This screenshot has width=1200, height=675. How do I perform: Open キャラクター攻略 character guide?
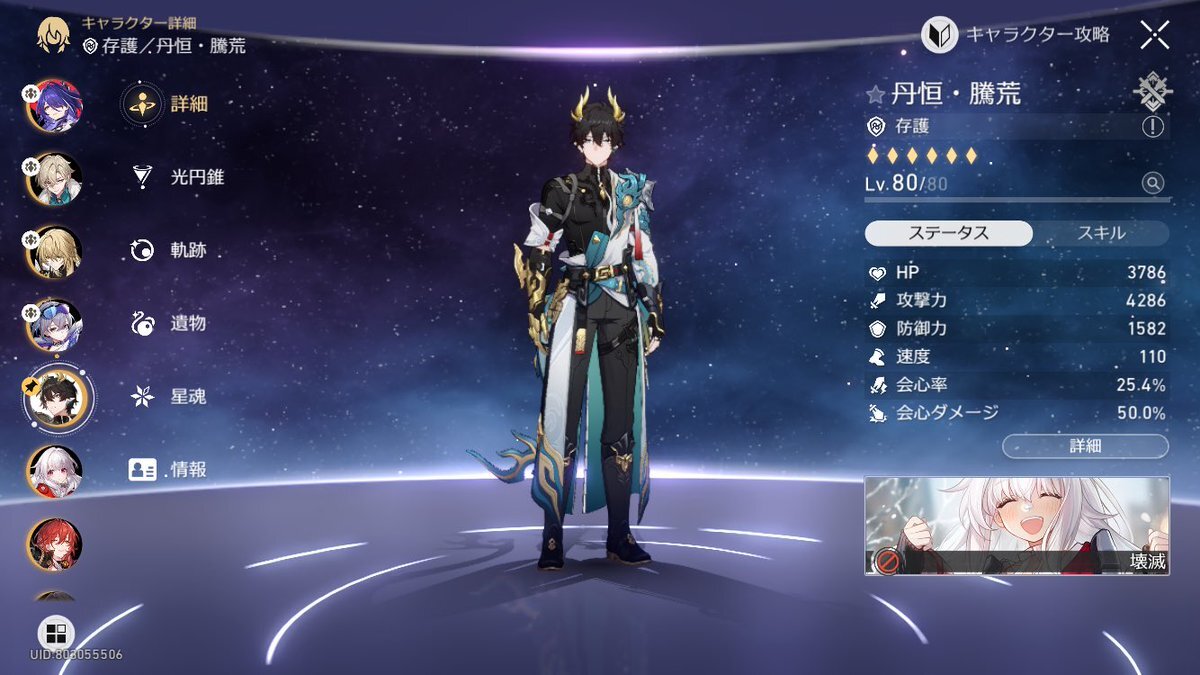tap(1016, 35)
